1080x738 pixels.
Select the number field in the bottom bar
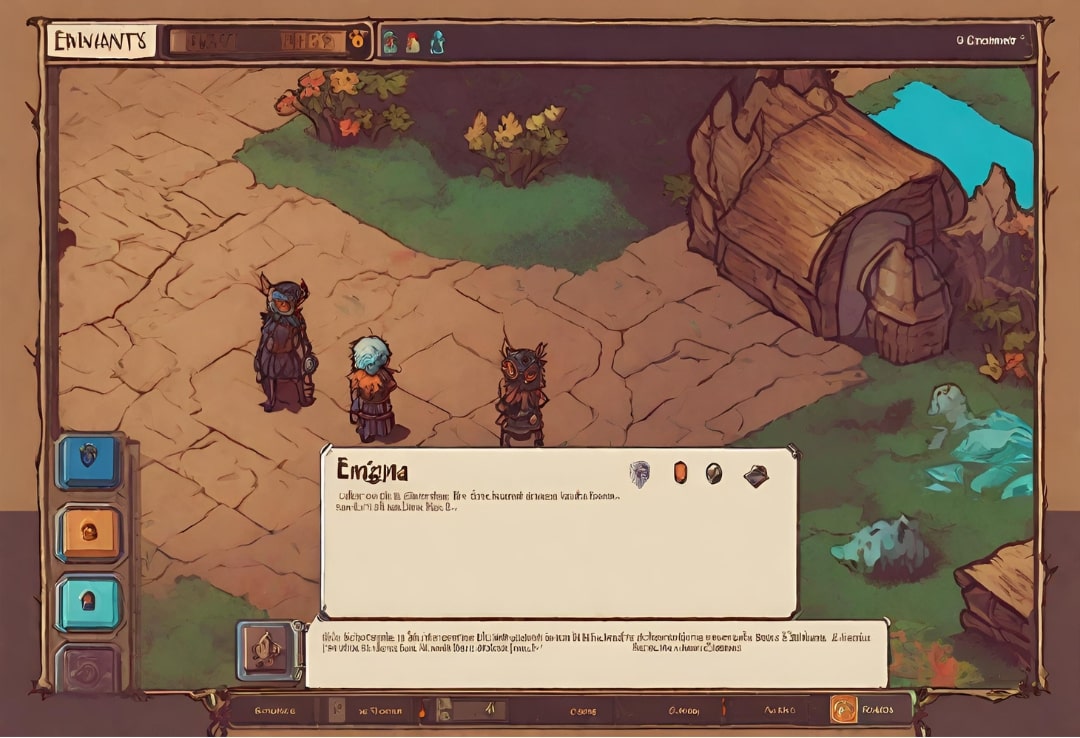479,710
